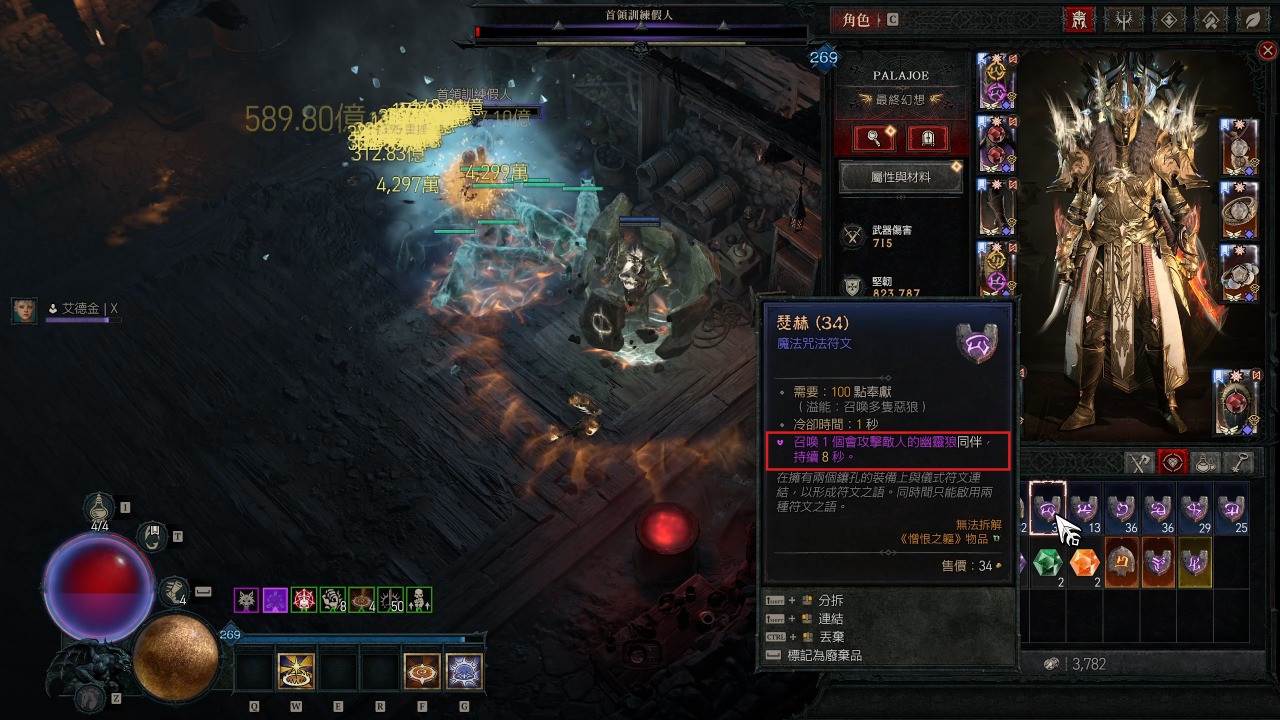Image resolution: width=1280 pixels, height=720 pixels.
Task: Click the magnifying glass inspect button
Action: point(872,138)
